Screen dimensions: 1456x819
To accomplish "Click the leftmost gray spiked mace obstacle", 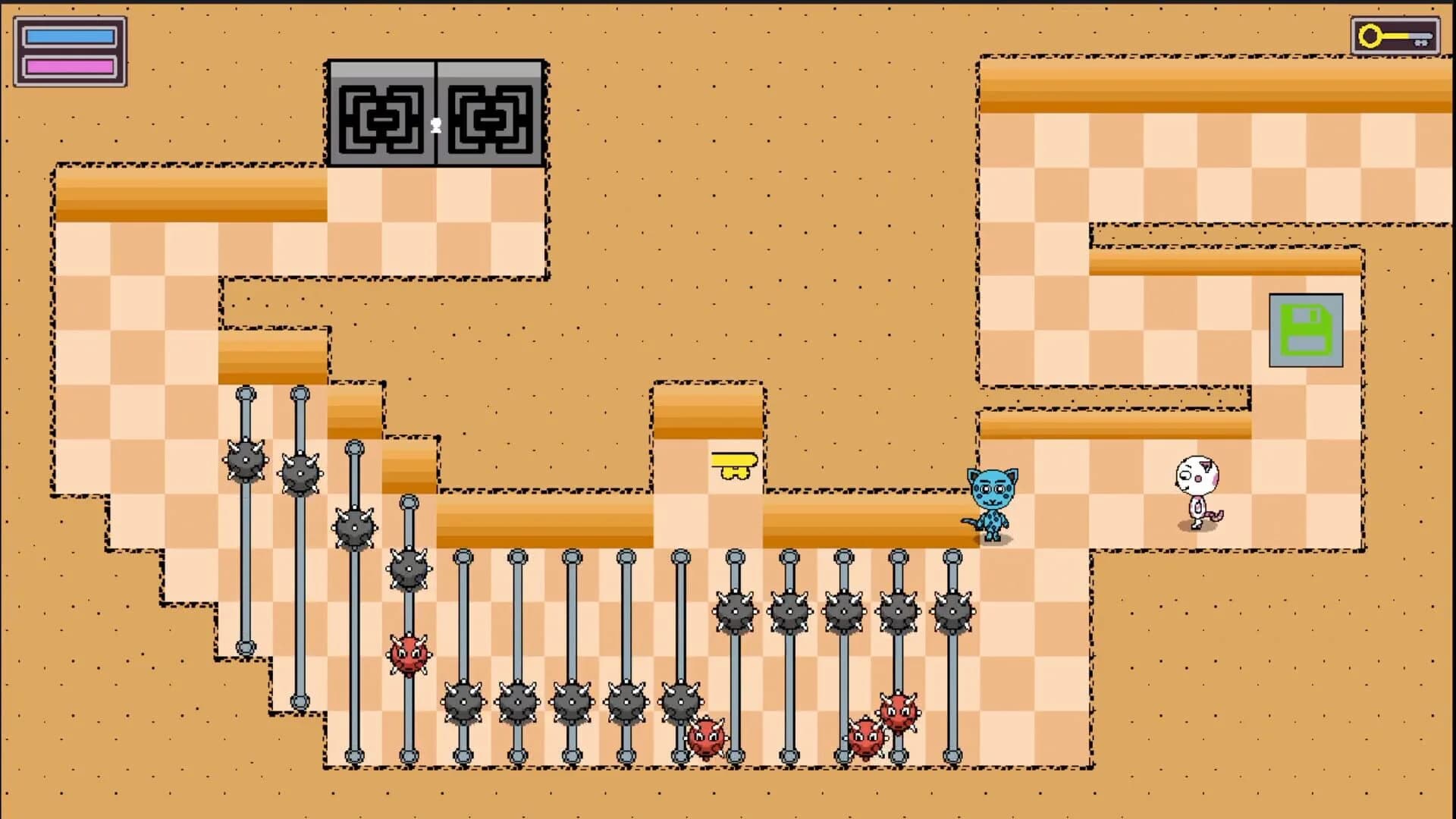I will [244, 459].
